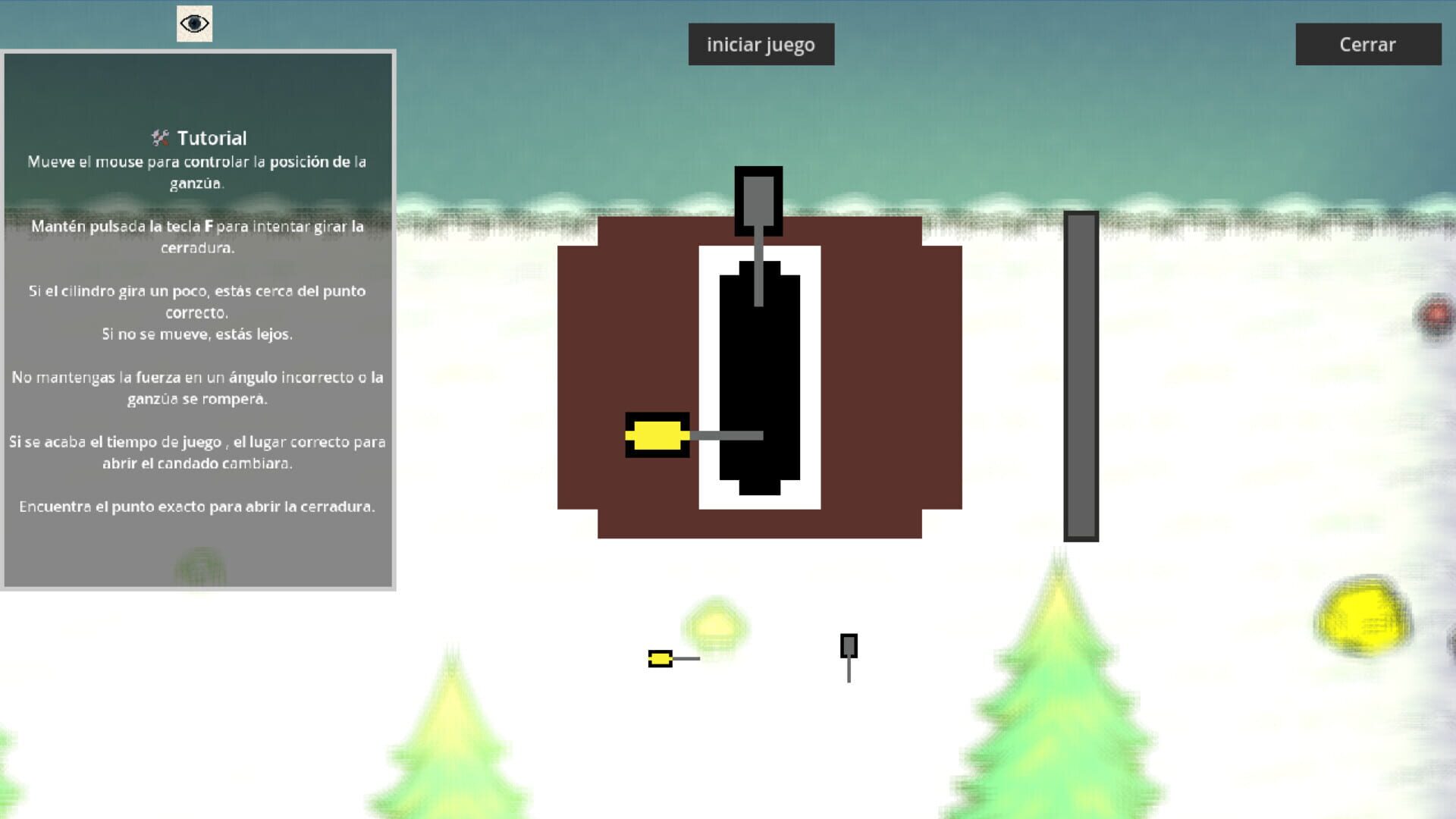Screen dimensions: 1456x819
Task: Click the glowing yellow light near the small pick
Action: 714,623
